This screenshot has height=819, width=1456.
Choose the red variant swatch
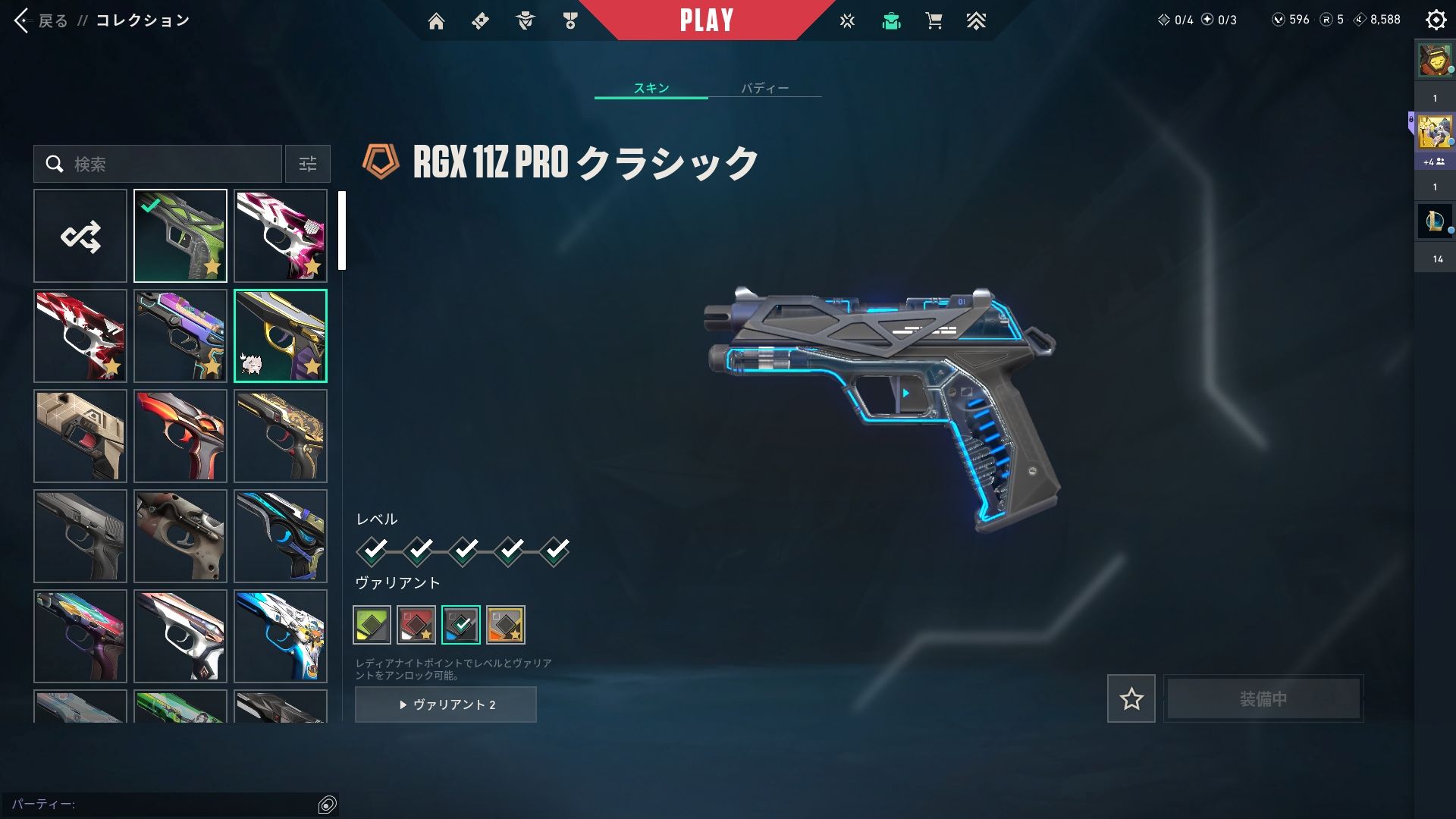[416, 625]
